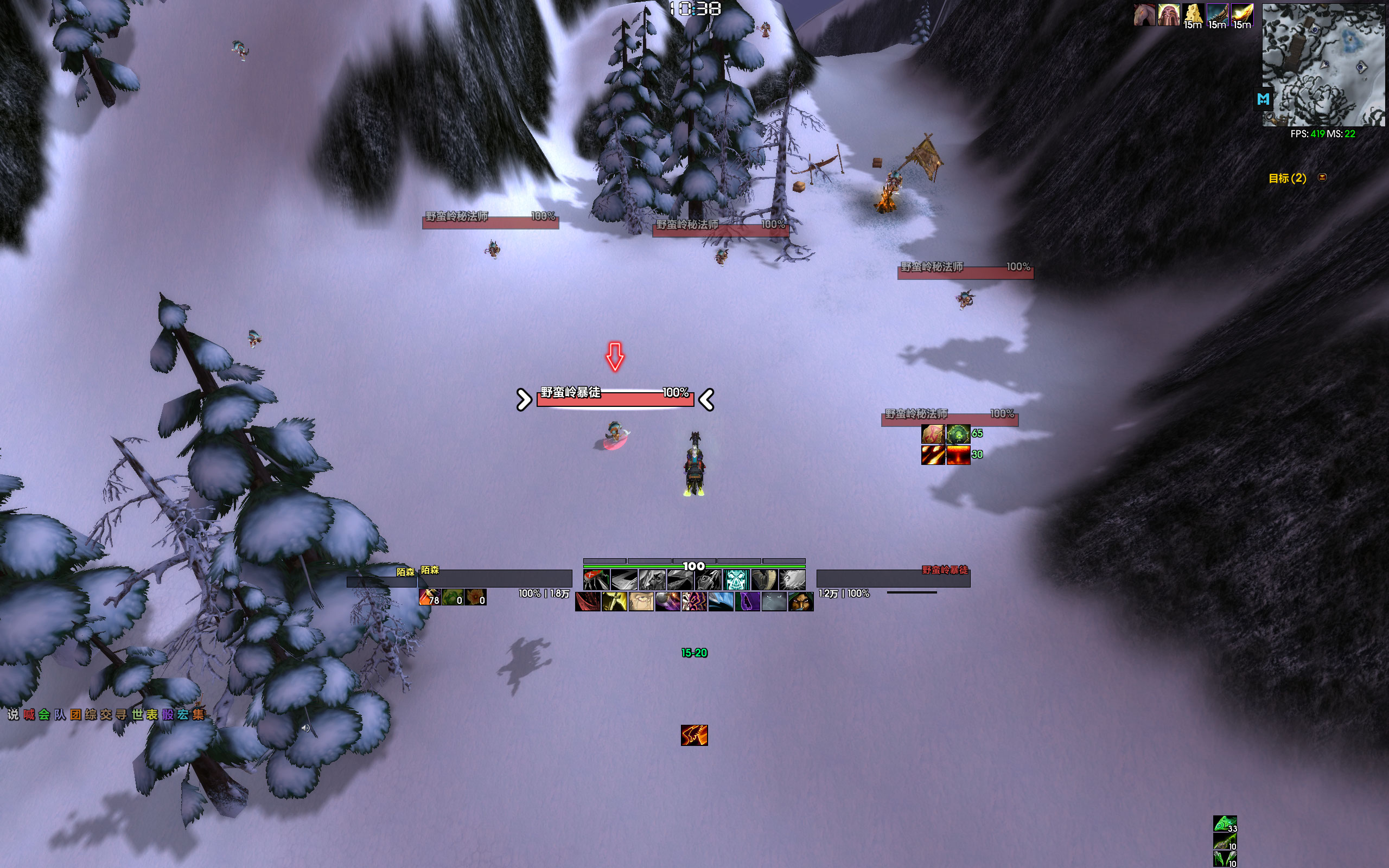Screen dimensions: 1389x868
Task: Select the cheese wedge buff icon
Action: point(1193,14)
